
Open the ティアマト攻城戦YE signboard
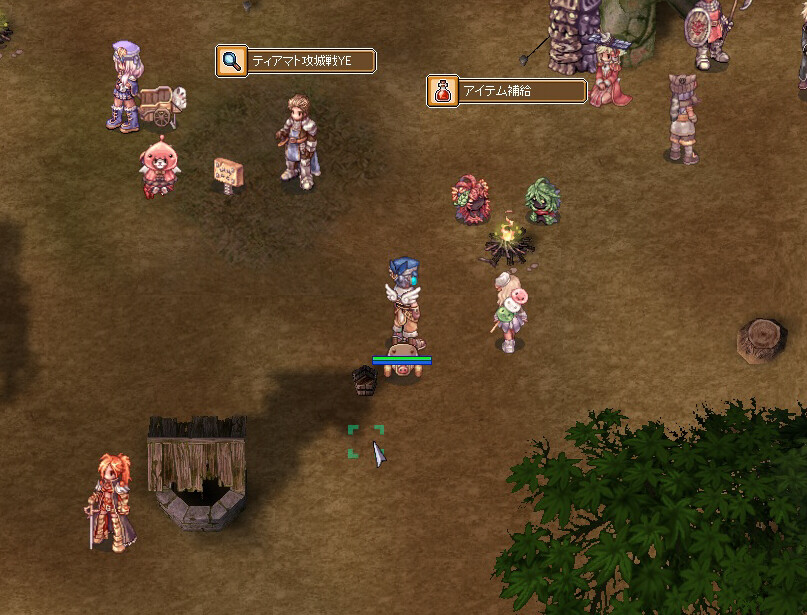296,62
